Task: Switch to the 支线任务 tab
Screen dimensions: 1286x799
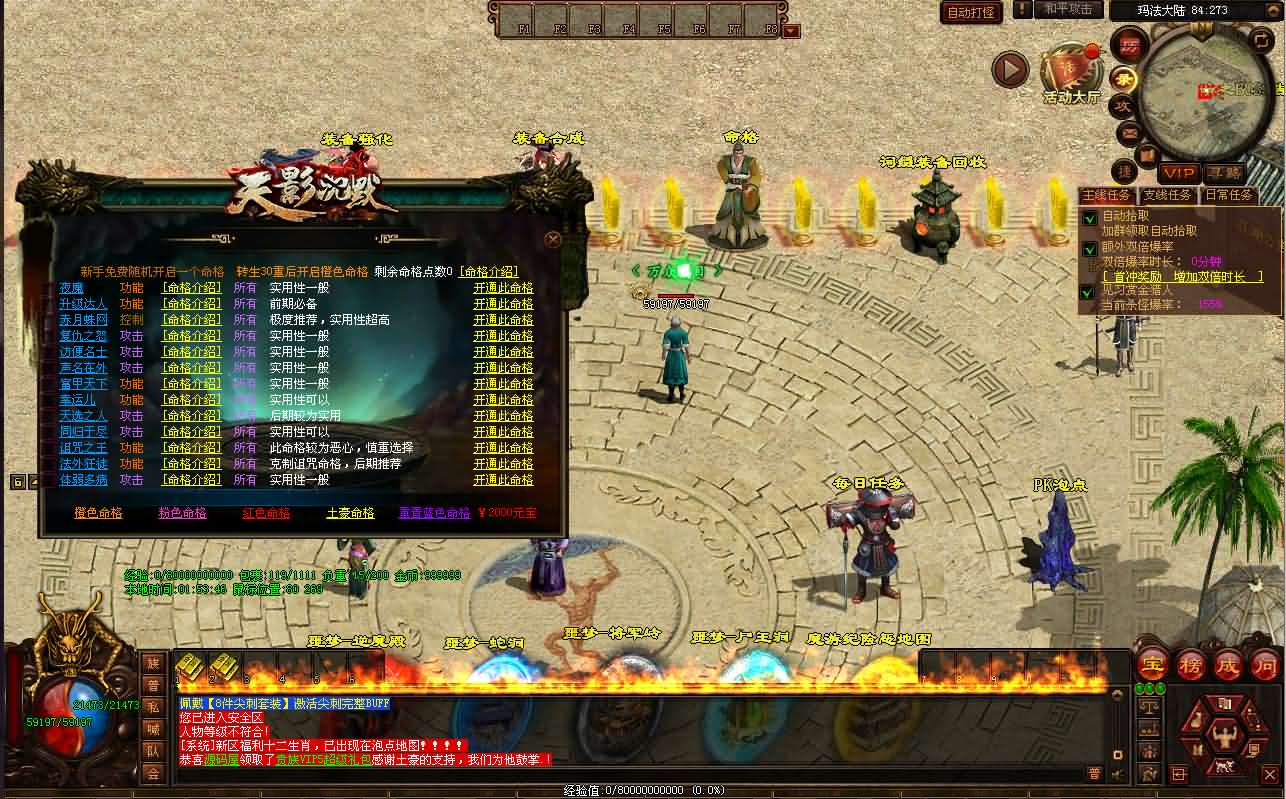Action: click(x=1166, y=196)
